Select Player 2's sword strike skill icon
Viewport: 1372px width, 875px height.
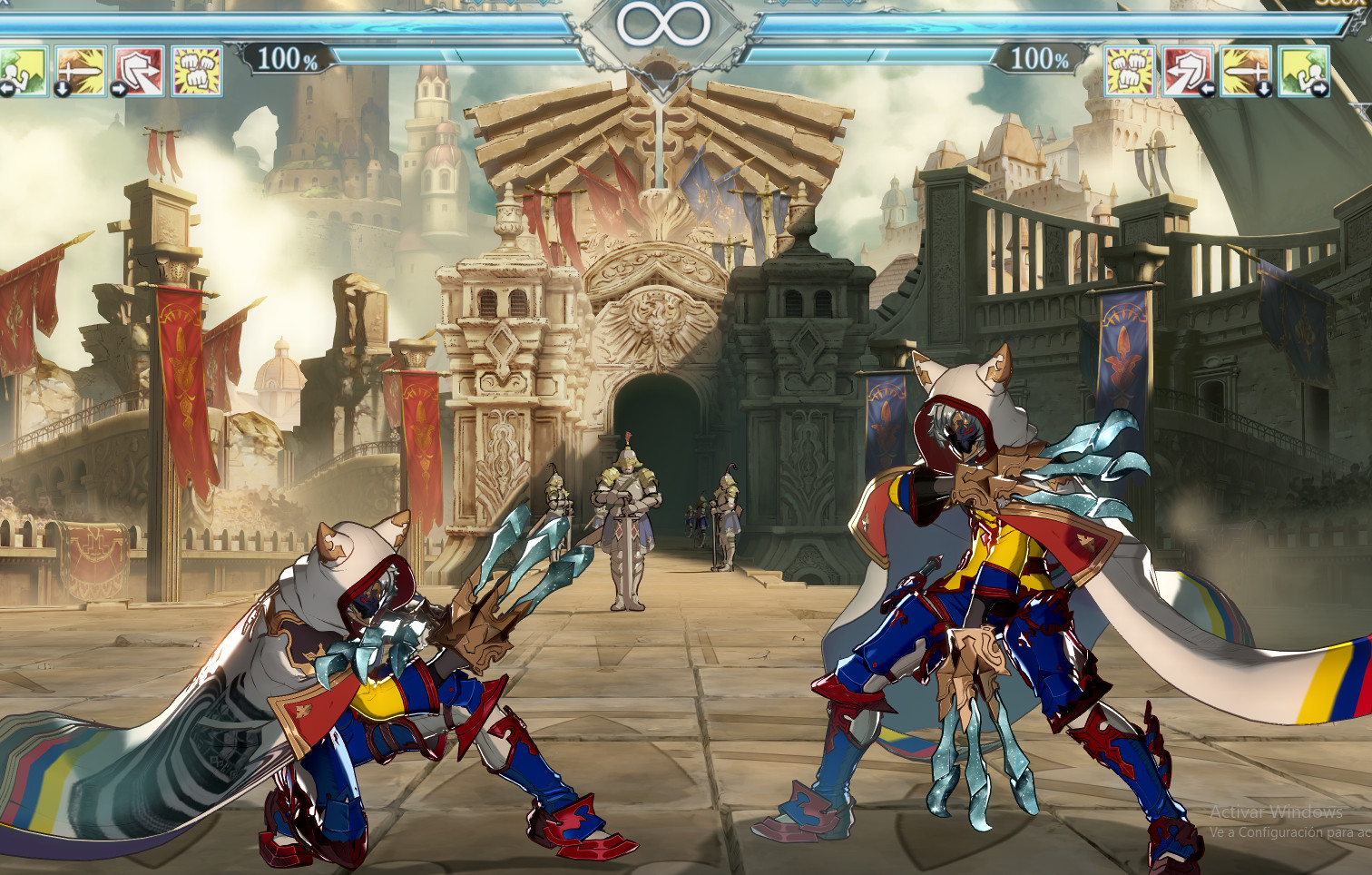pos(1245,71)
